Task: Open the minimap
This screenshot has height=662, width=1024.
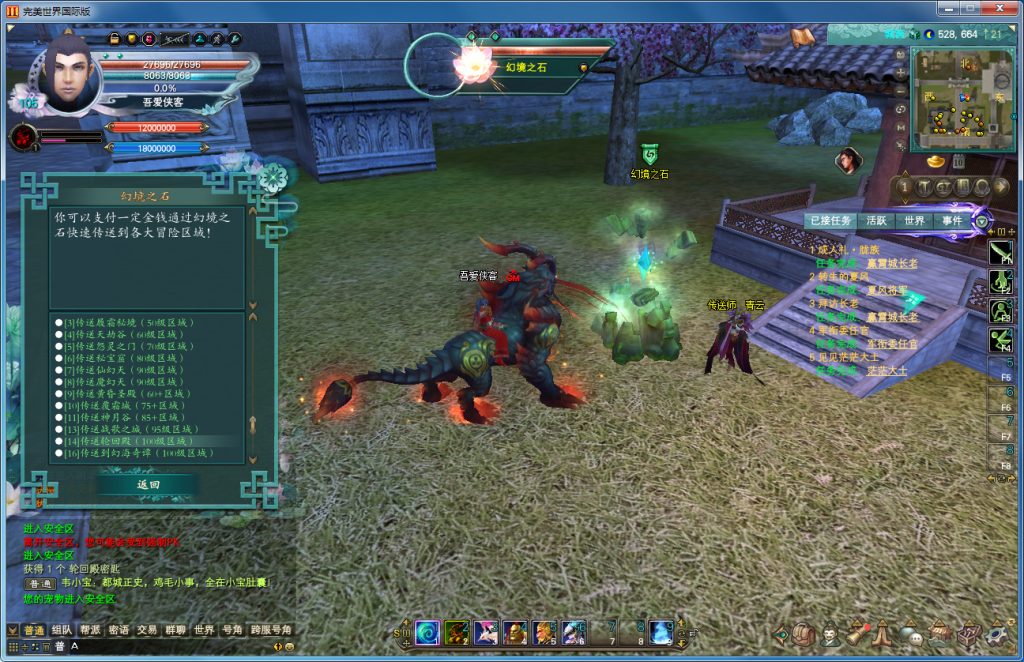Action: point(962,98)
